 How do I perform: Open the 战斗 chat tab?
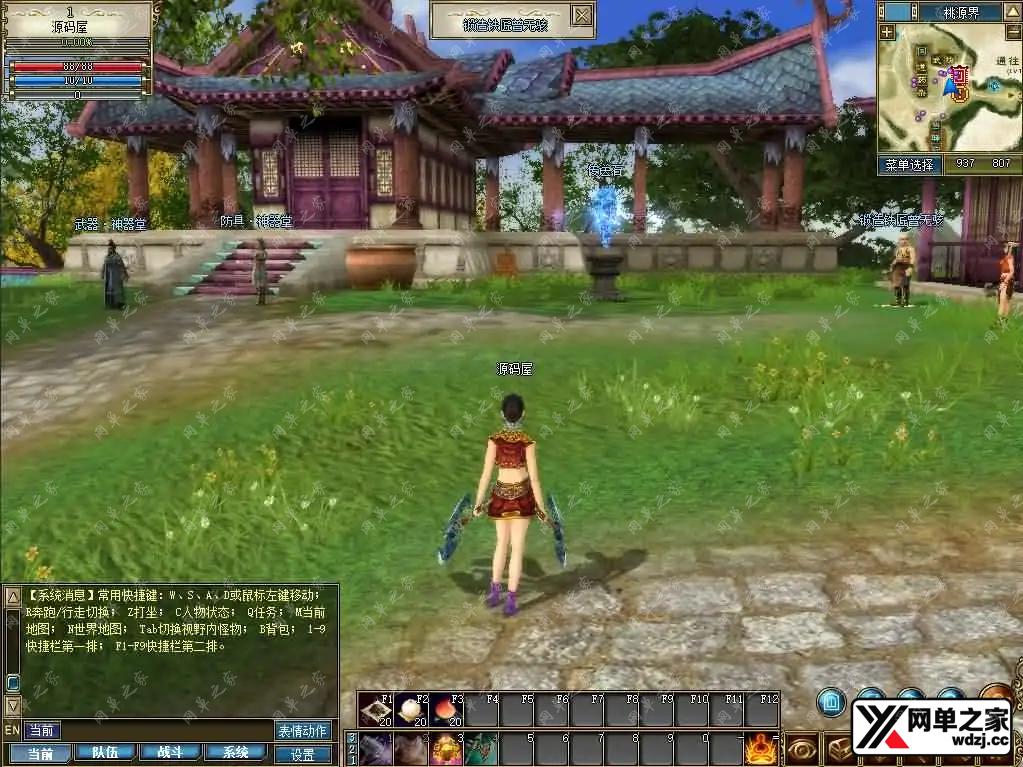pyautogui.click(x=169, y=753)
